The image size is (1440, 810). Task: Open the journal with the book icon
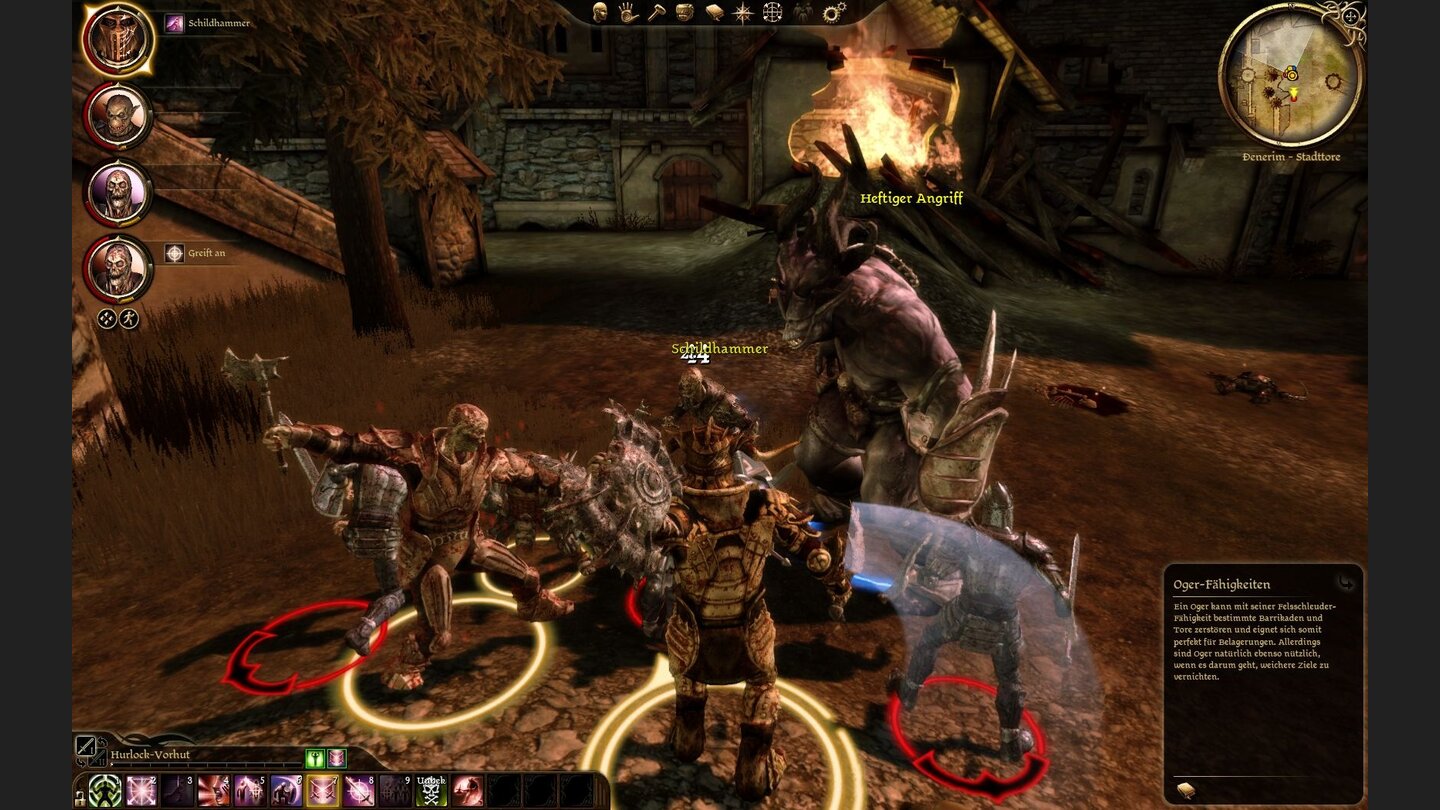[716, 13]
